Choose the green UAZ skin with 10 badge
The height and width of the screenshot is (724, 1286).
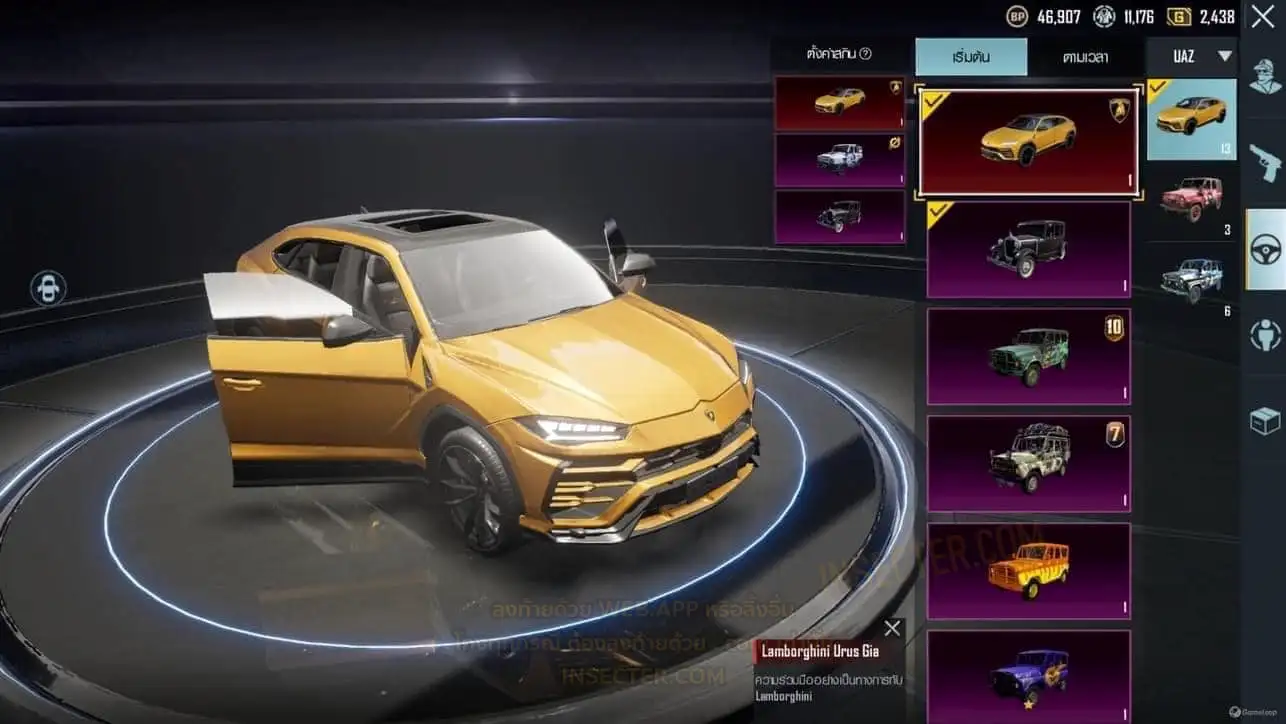(x=1028, y=355)
